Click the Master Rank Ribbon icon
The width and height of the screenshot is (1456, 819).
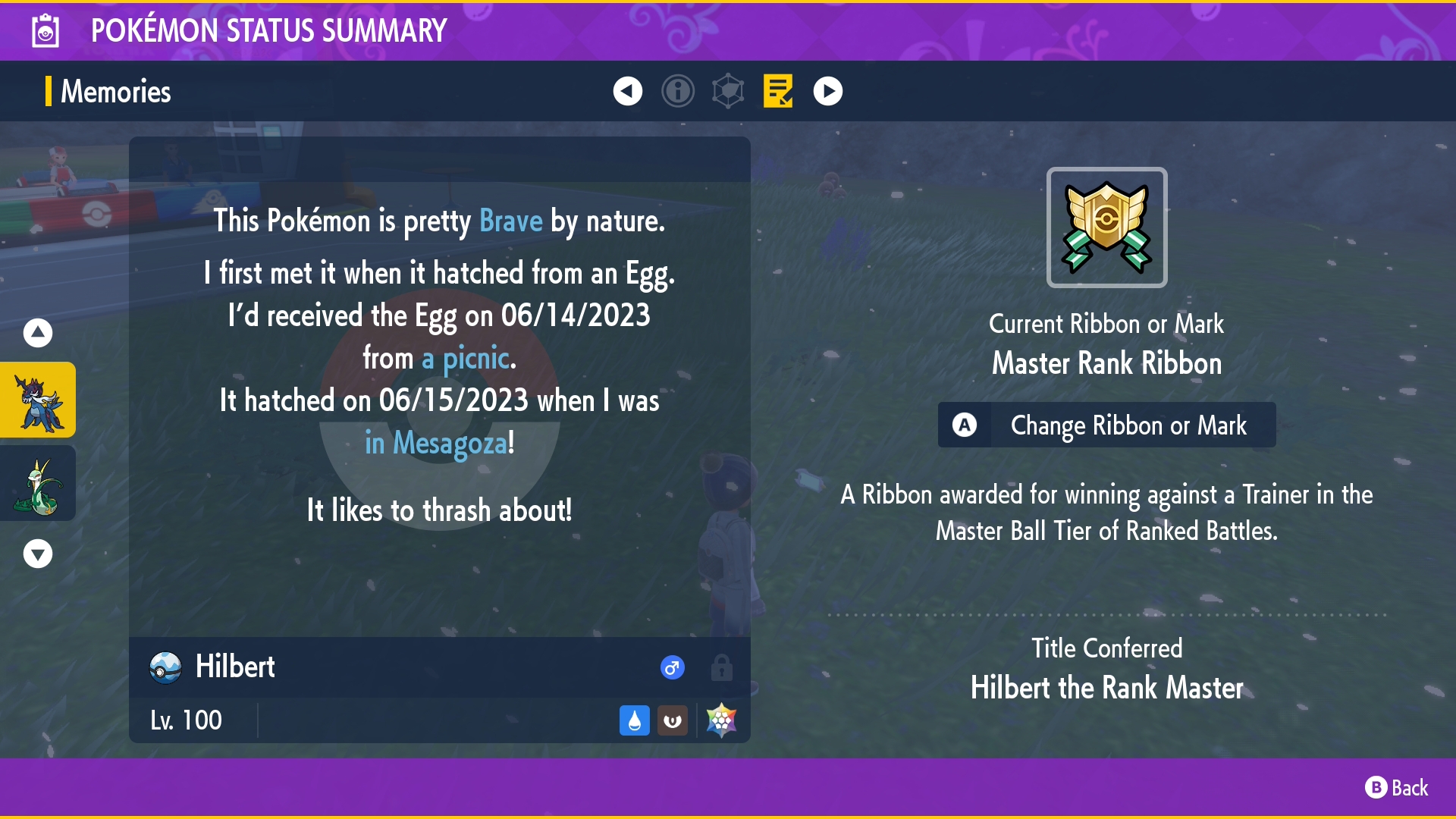point(1106,227)
